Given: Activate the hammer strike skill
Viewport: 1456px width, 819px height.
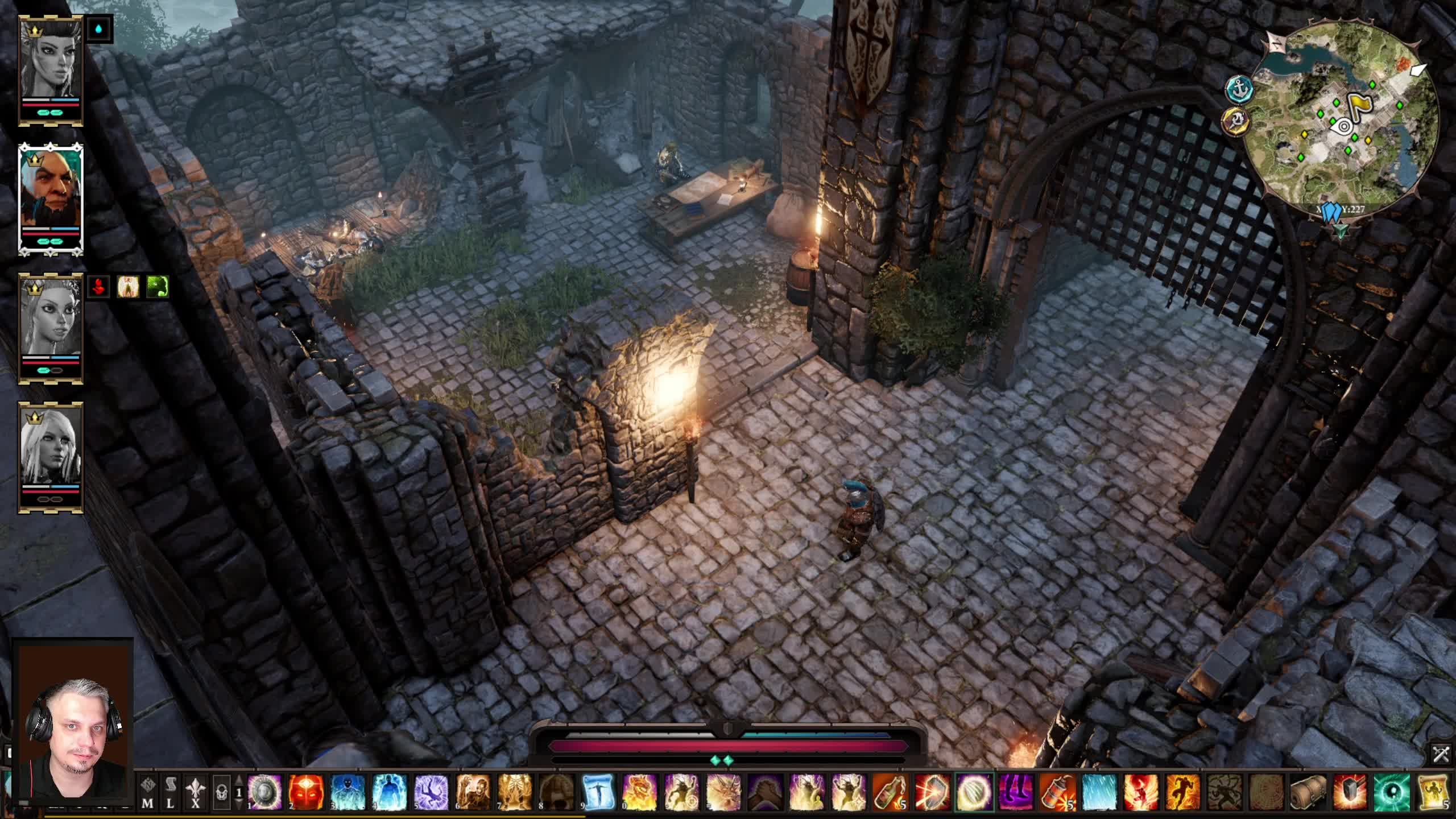Looking at the screenshot, I should 1350,793.
